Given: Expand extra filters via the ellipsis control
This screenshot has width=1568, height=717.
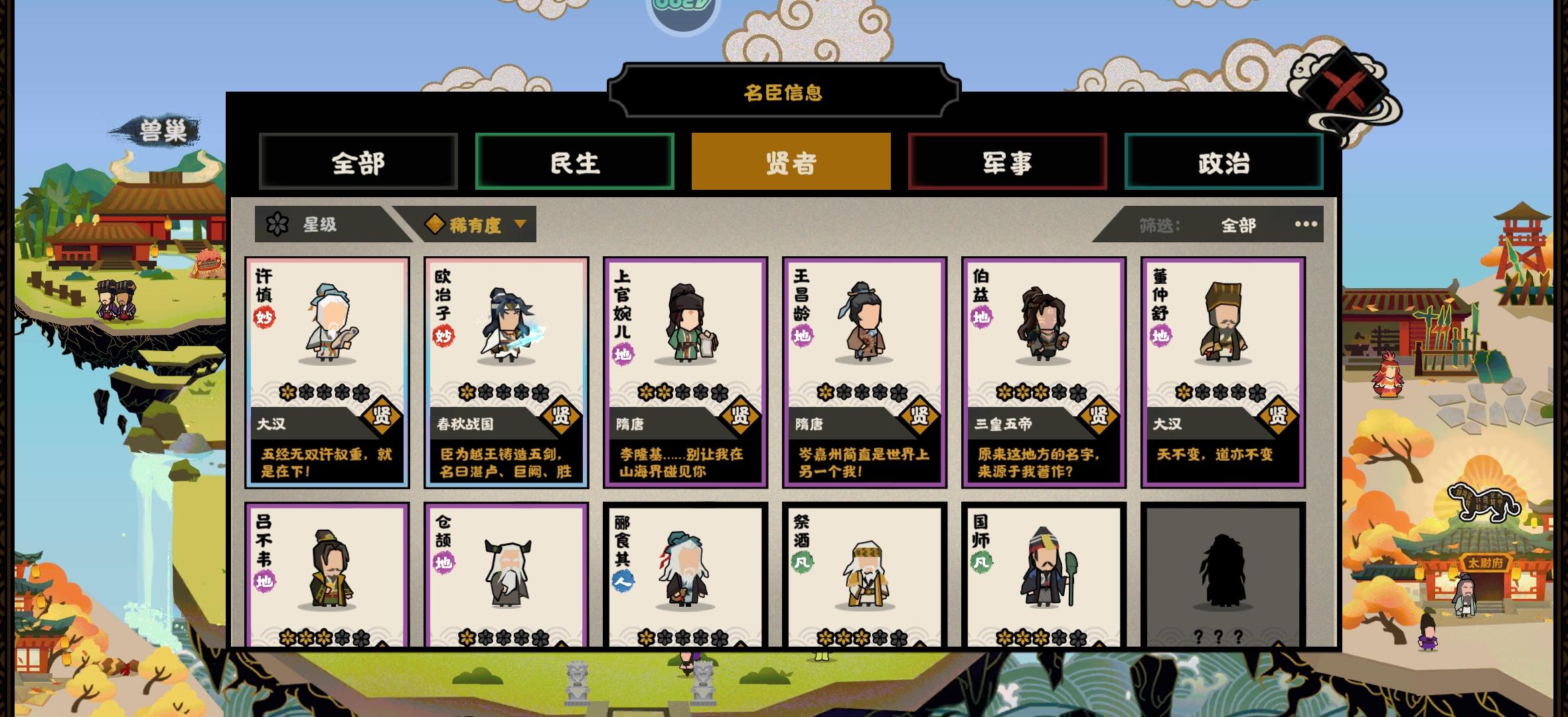Looking at the screenshot, I should [1306, 225].
